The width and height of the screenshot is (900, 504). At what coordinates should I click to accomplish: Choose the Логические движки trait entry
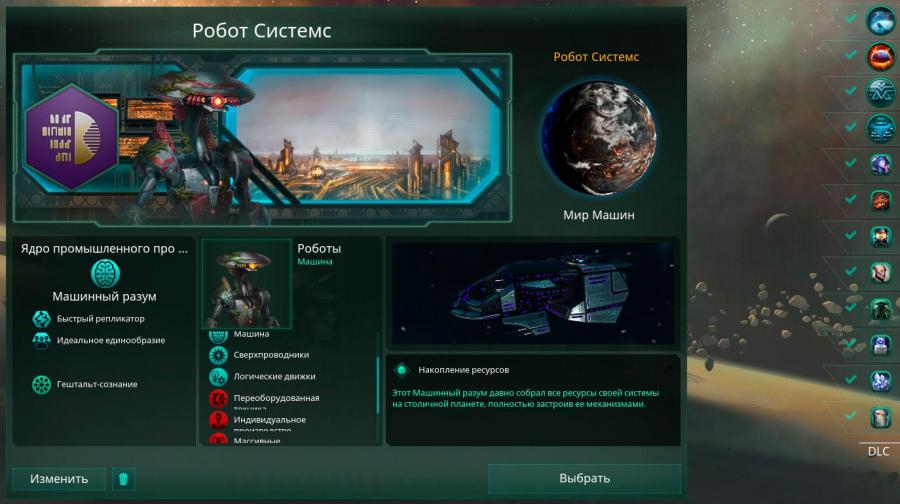click(x=218, y=377)
